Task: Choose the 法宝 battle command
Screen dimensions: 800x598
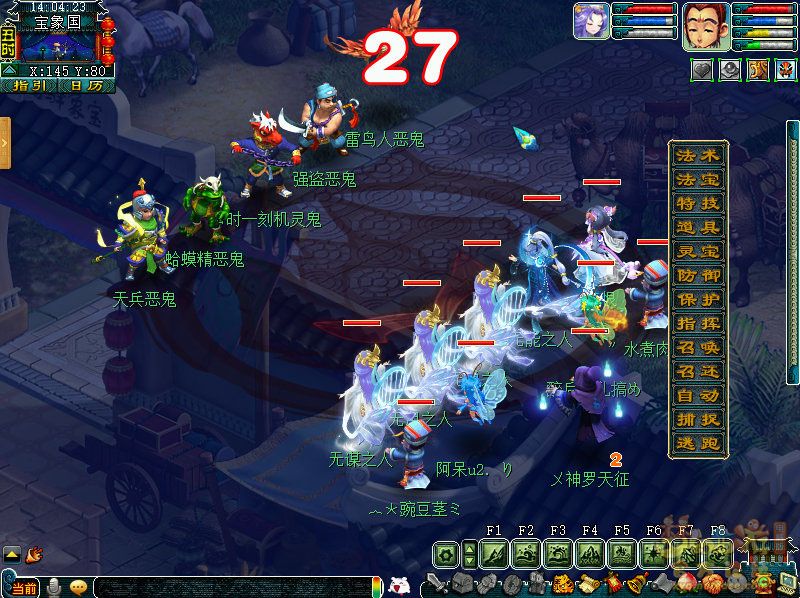Action: point(698,180)
